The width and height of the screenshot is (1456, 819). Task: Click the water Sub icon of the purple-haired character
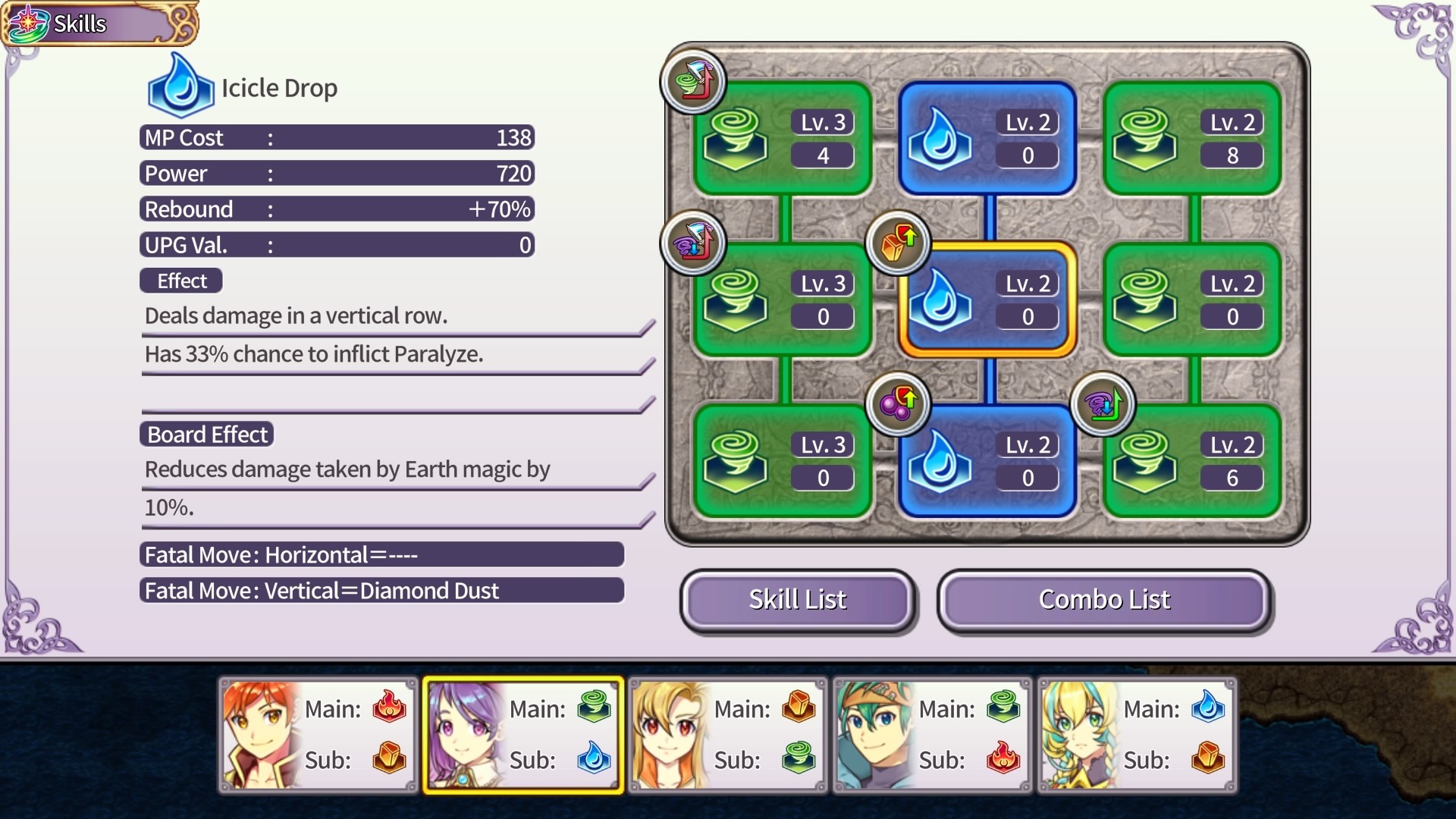click(x=595, y=760)
